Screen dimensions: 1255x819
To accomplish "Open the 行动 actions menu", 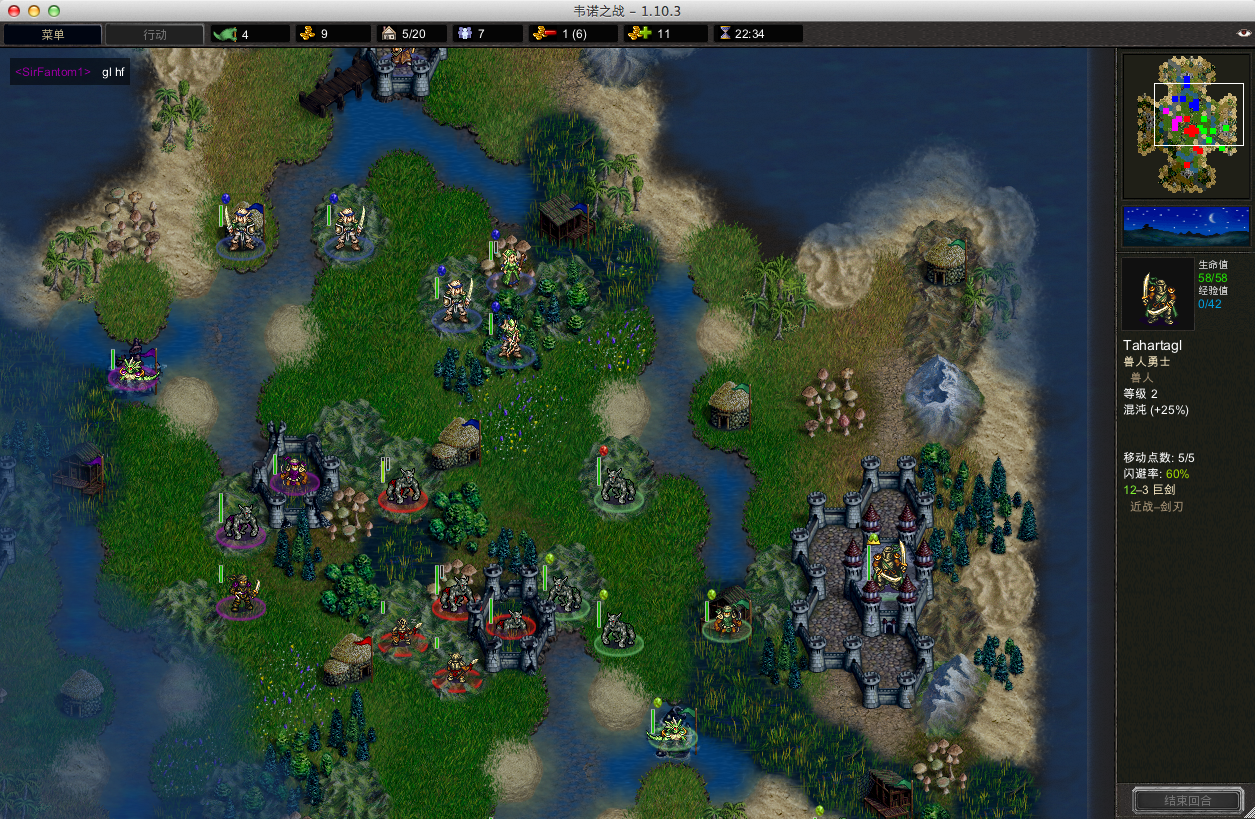I will pos(155,34).
